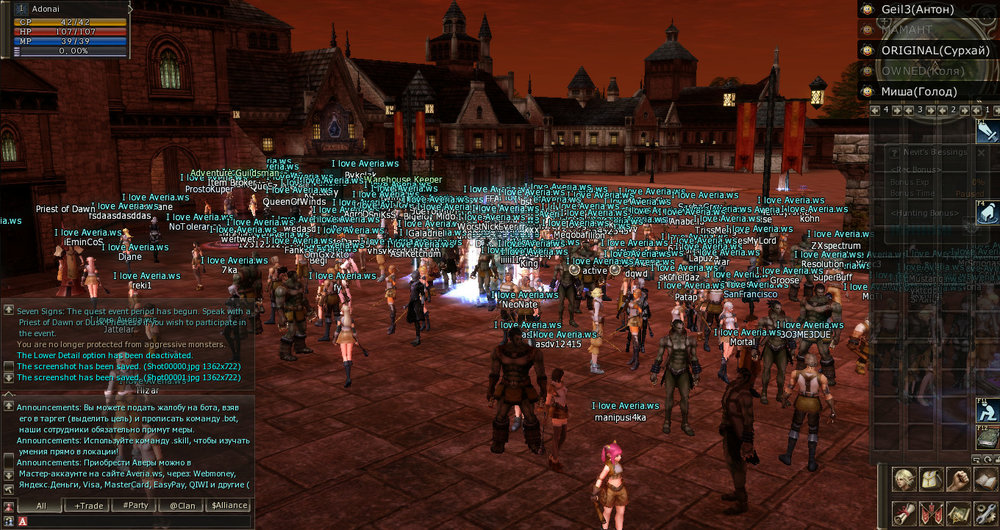Open the character status face icon
Image resolution: width=1000 pixels, height=530 pixels.
point(905,480)
